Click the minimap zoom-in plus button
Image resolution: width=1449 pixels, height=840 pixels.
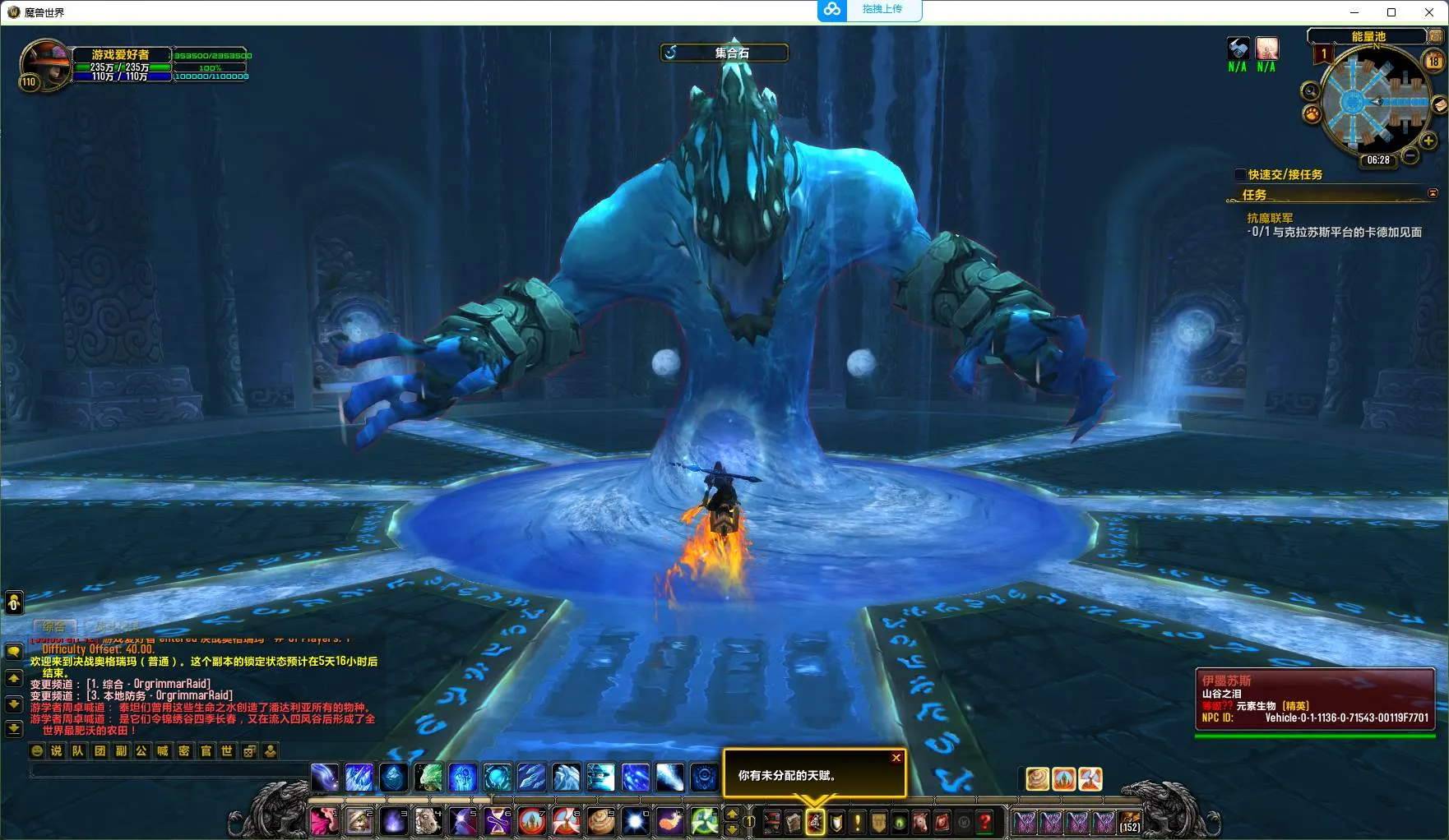click(1428, 141)
